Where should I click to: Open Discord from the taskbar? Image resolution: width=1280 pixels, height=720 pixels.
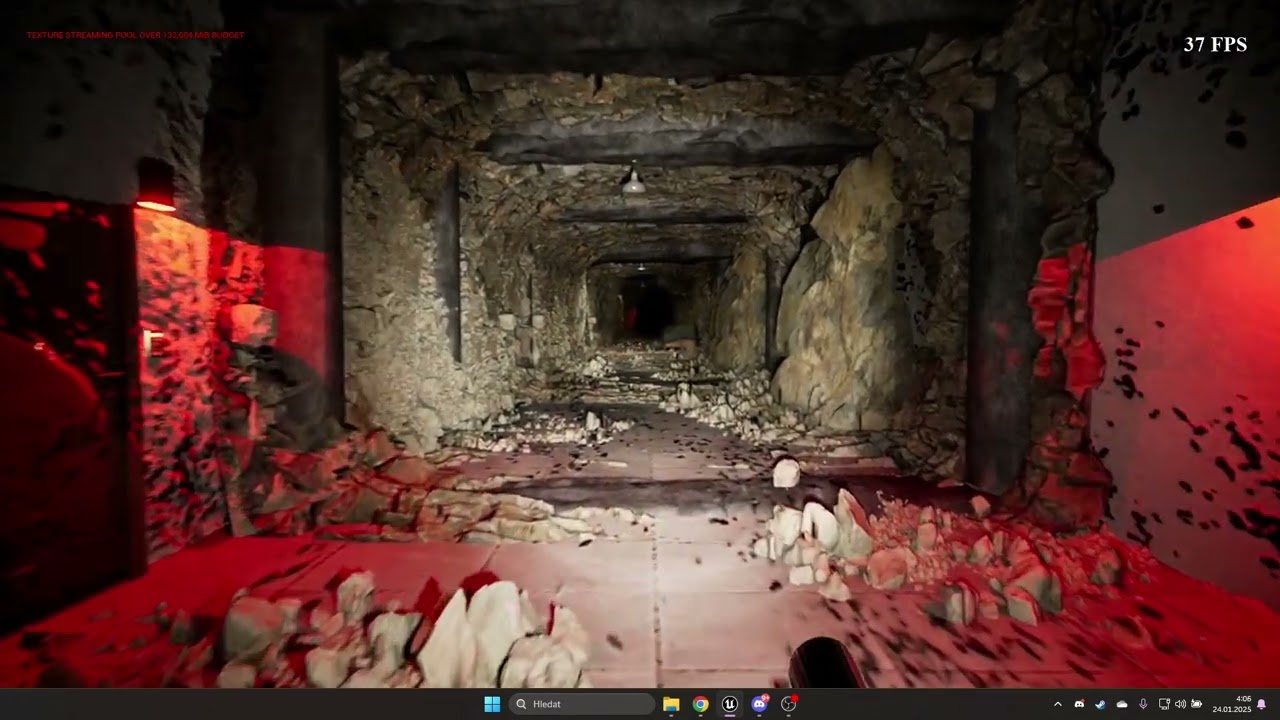pos(759,704)
